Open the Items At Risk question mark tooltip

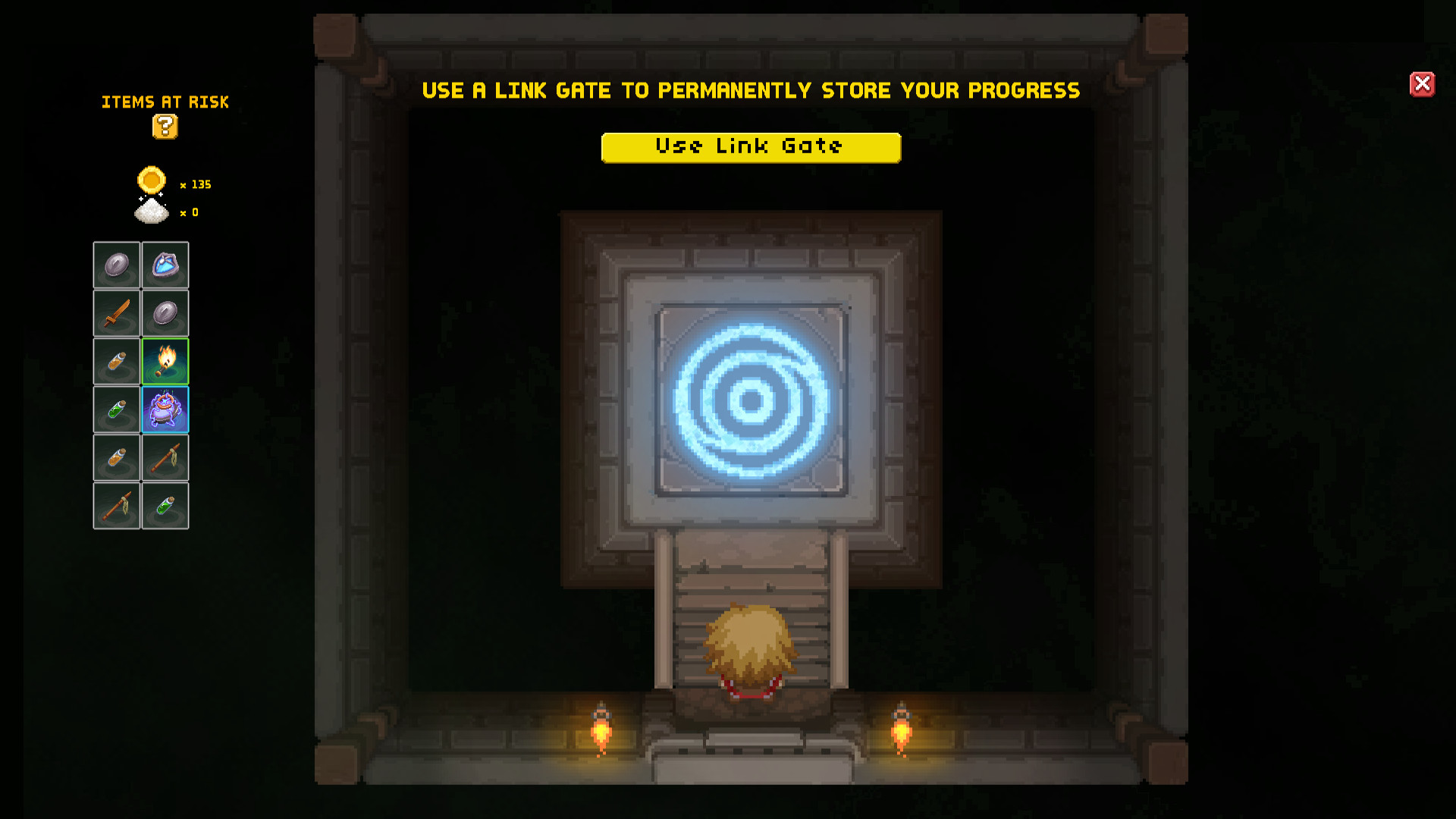(165, 127)
